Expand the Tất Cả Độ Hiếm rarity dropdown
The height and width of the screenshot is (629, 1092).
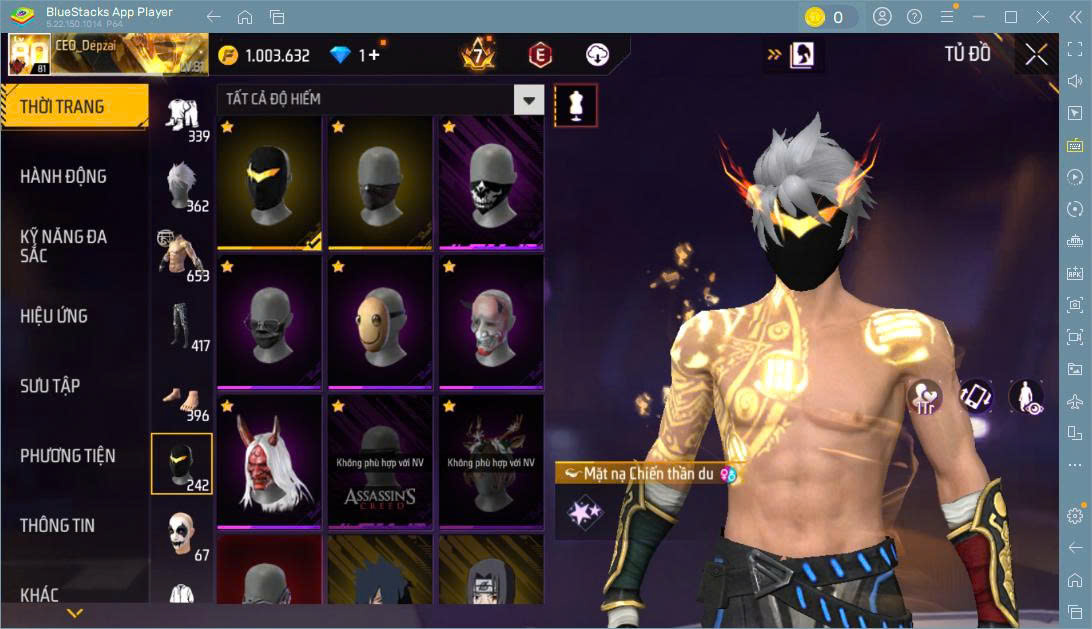coord(529,99)
